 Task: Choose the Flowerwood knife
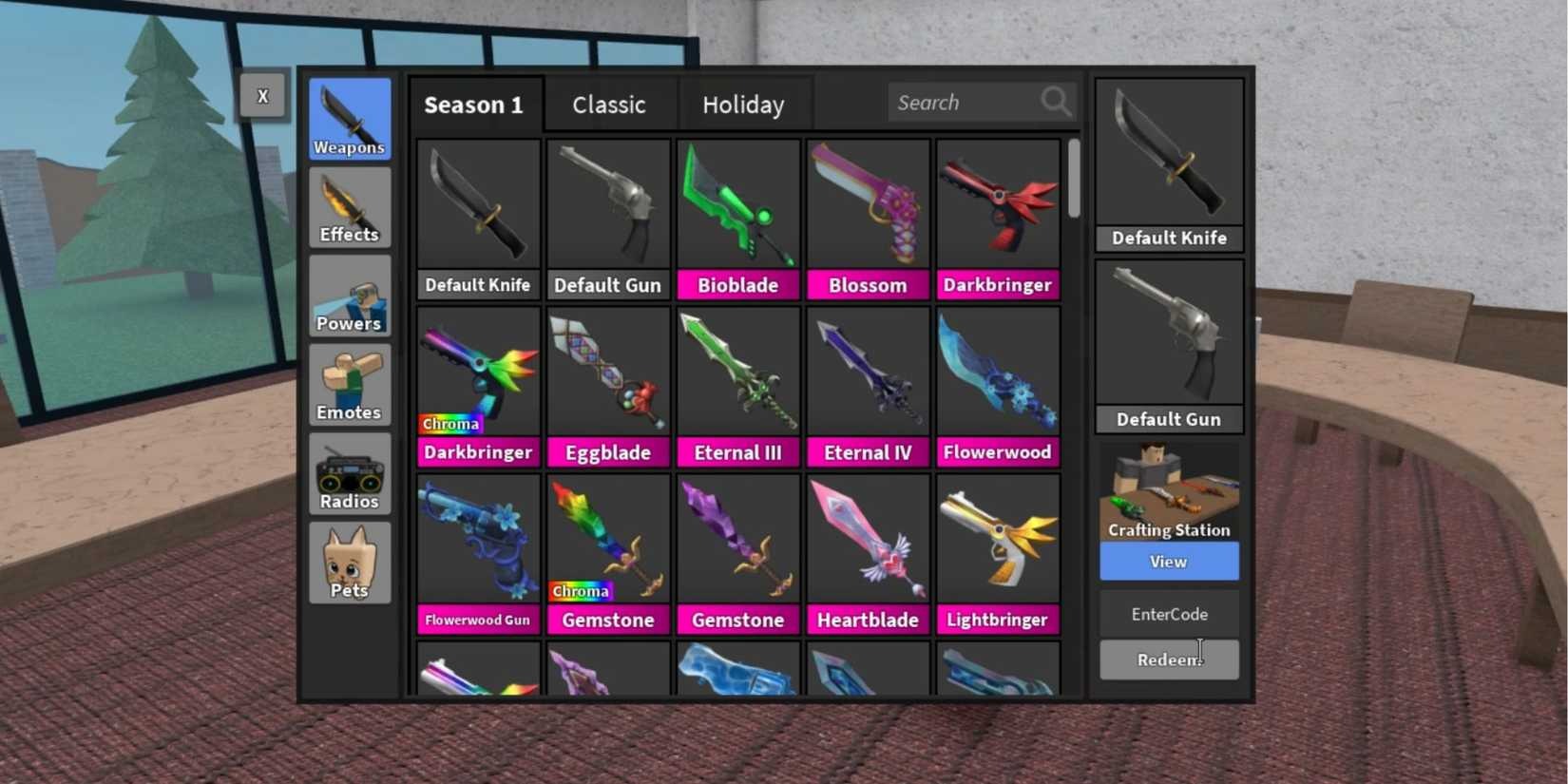pos(997,387)
